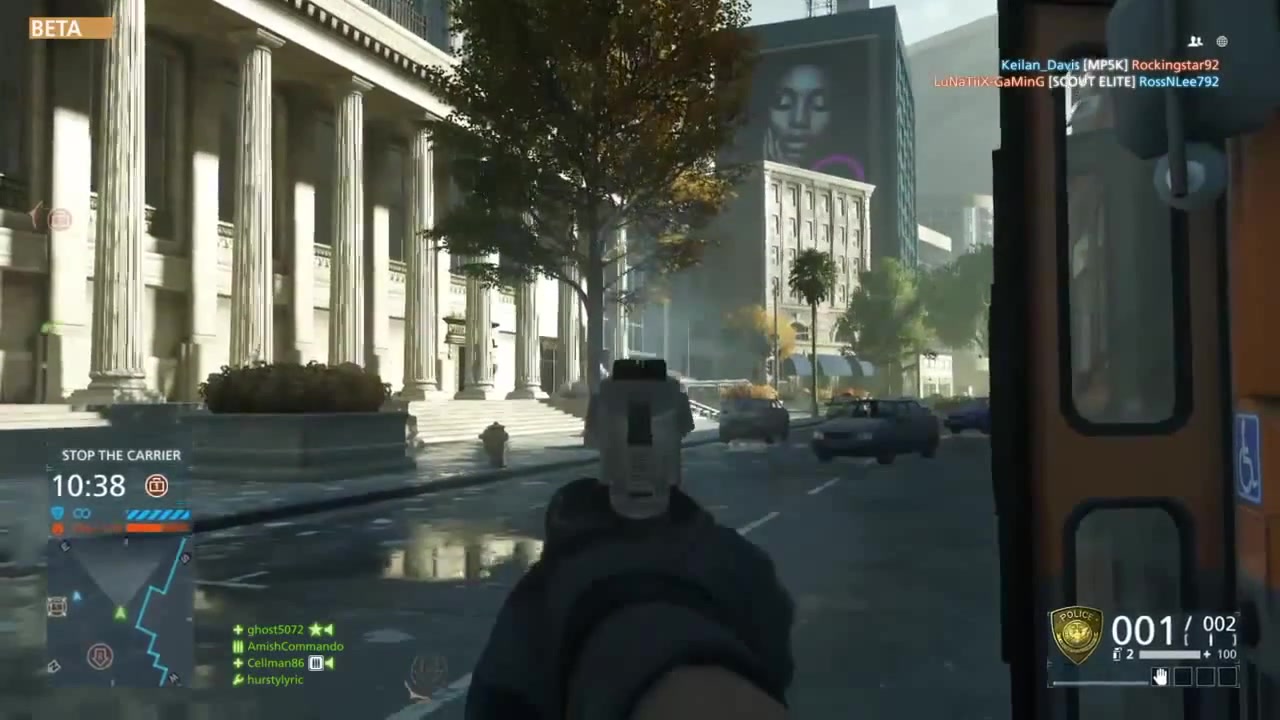Select the squad players icon in the top-right corner
This screenshot has width=1280, height=720.
pyautogui.click(x=1195, y=42)
